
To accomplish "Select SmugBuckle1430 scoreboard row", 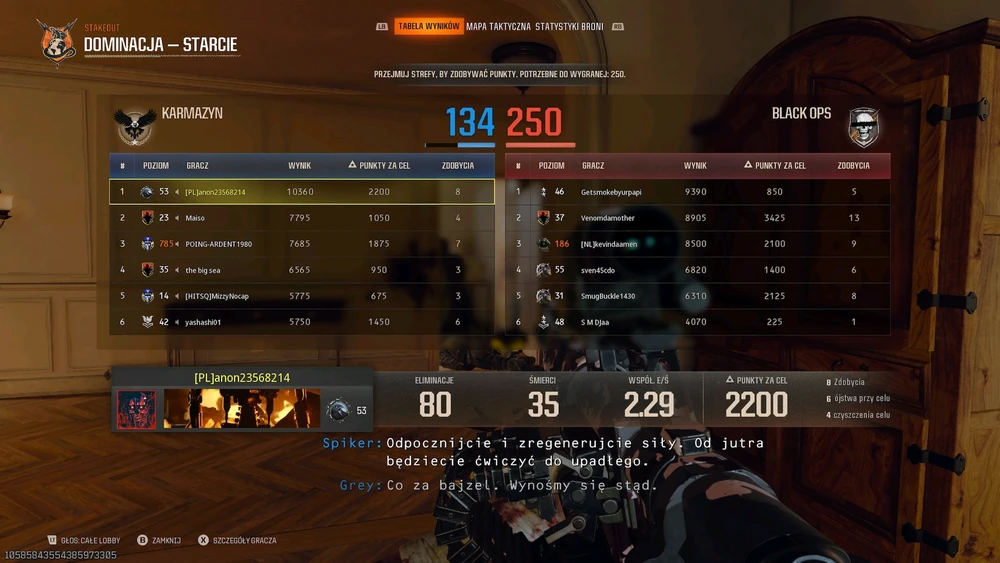I will pos(697,296).
